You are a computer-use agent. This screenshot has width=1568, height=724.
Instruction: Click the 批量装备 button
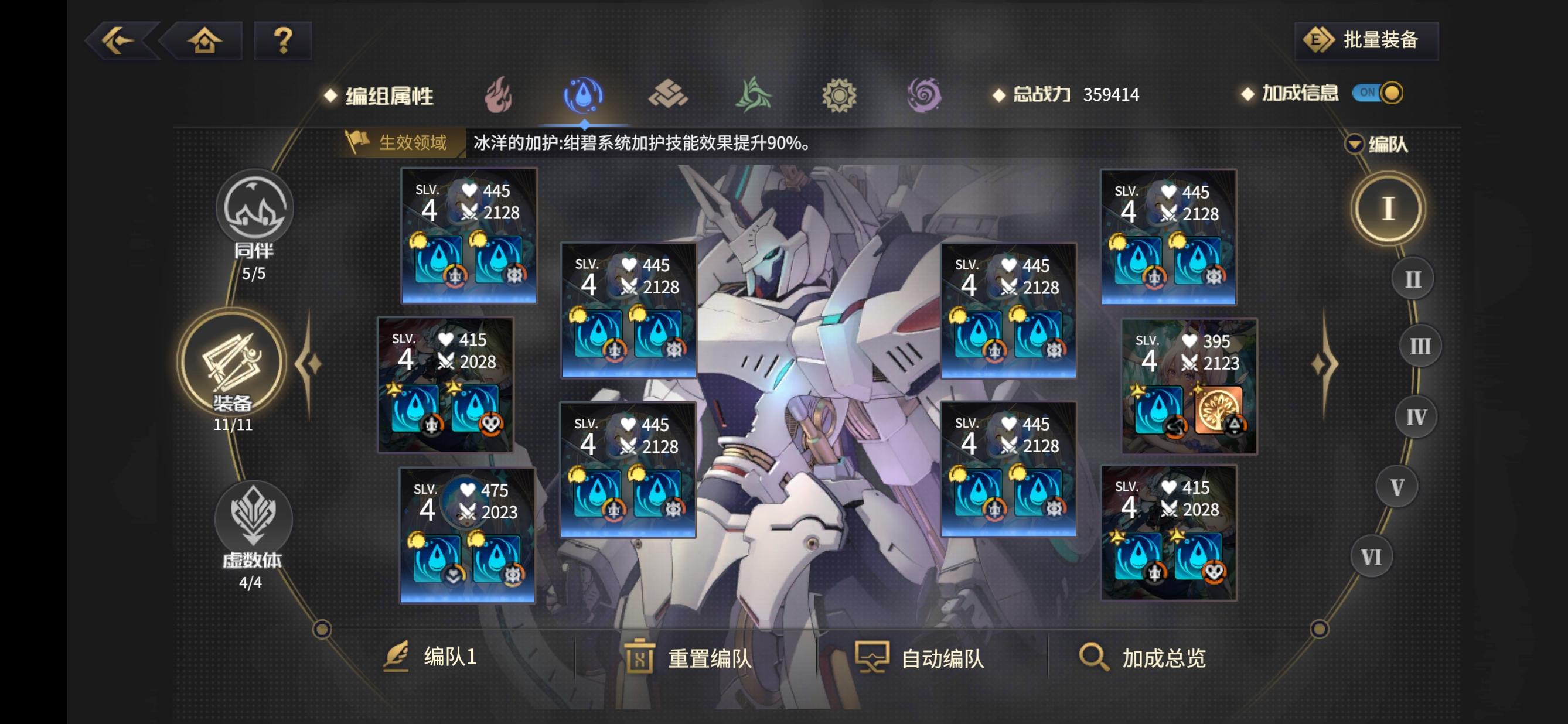tap(1365, 40)
